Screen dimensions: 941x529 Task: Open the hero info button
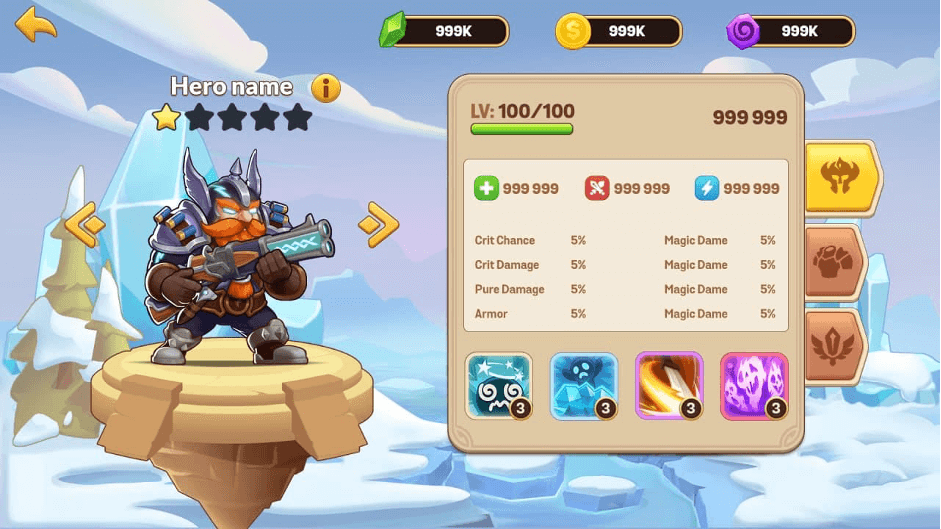pos(326,89)
